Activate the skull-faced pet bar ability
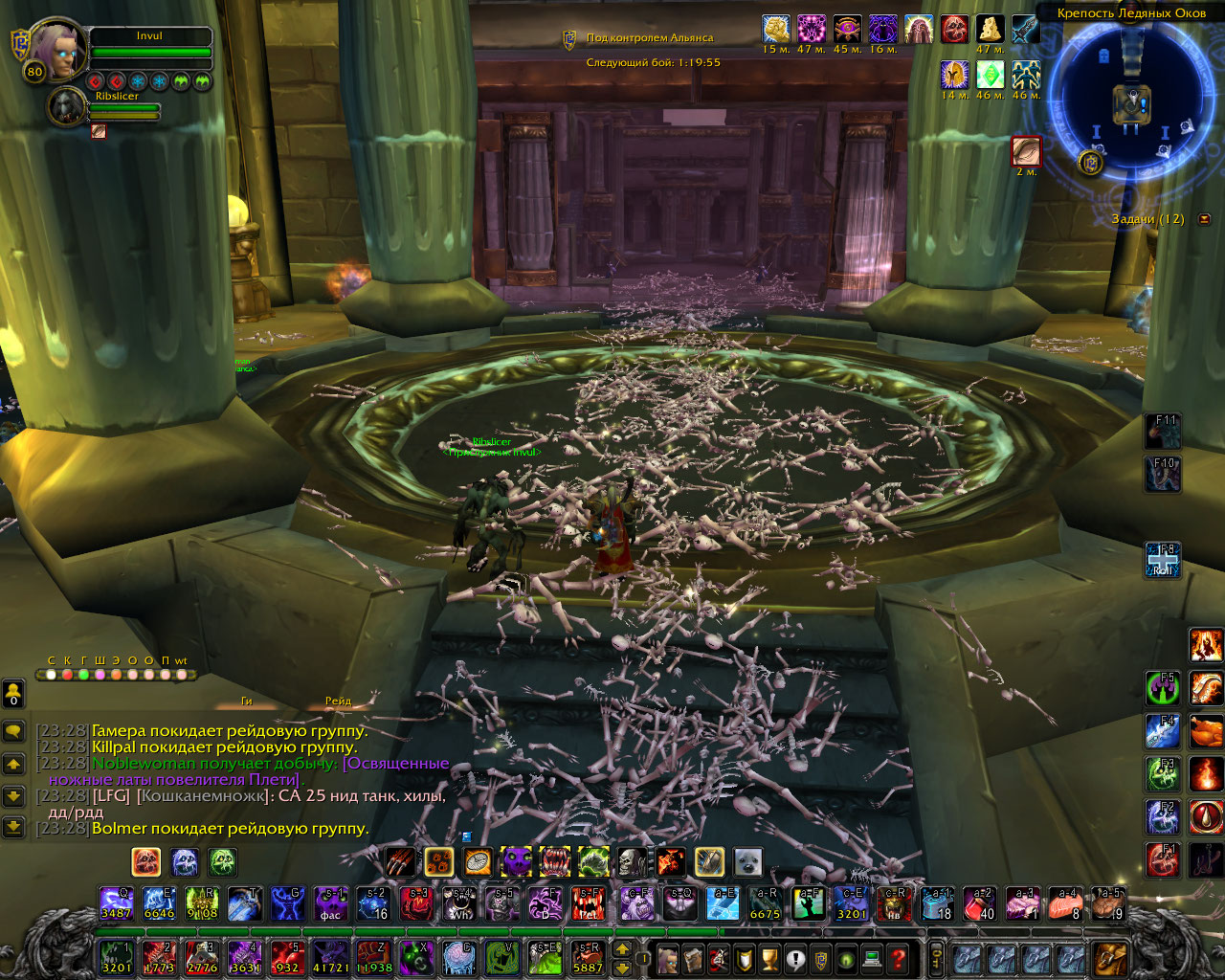The image size is (1225, 980). click(x=633, y=861)
